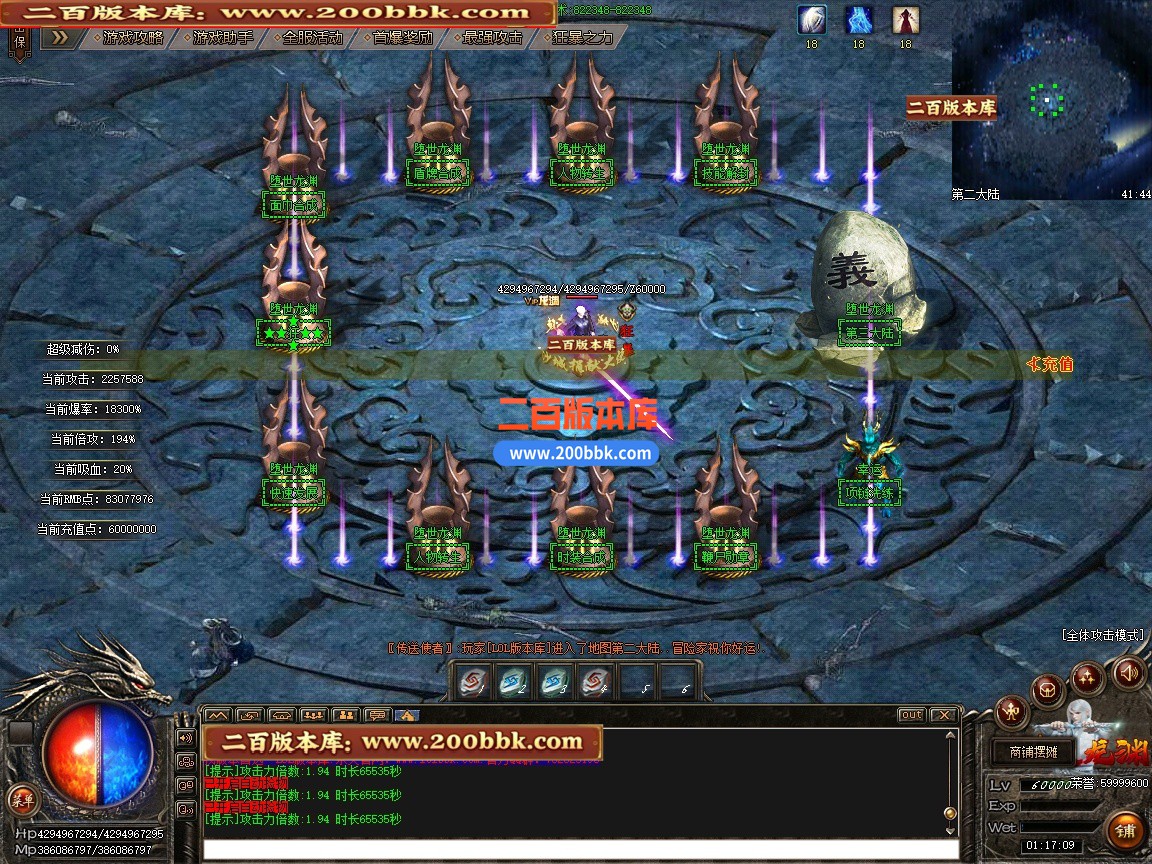The image size is (1152, 864).
Task: Click the chat panel's out button
Action: pos(911,715)
